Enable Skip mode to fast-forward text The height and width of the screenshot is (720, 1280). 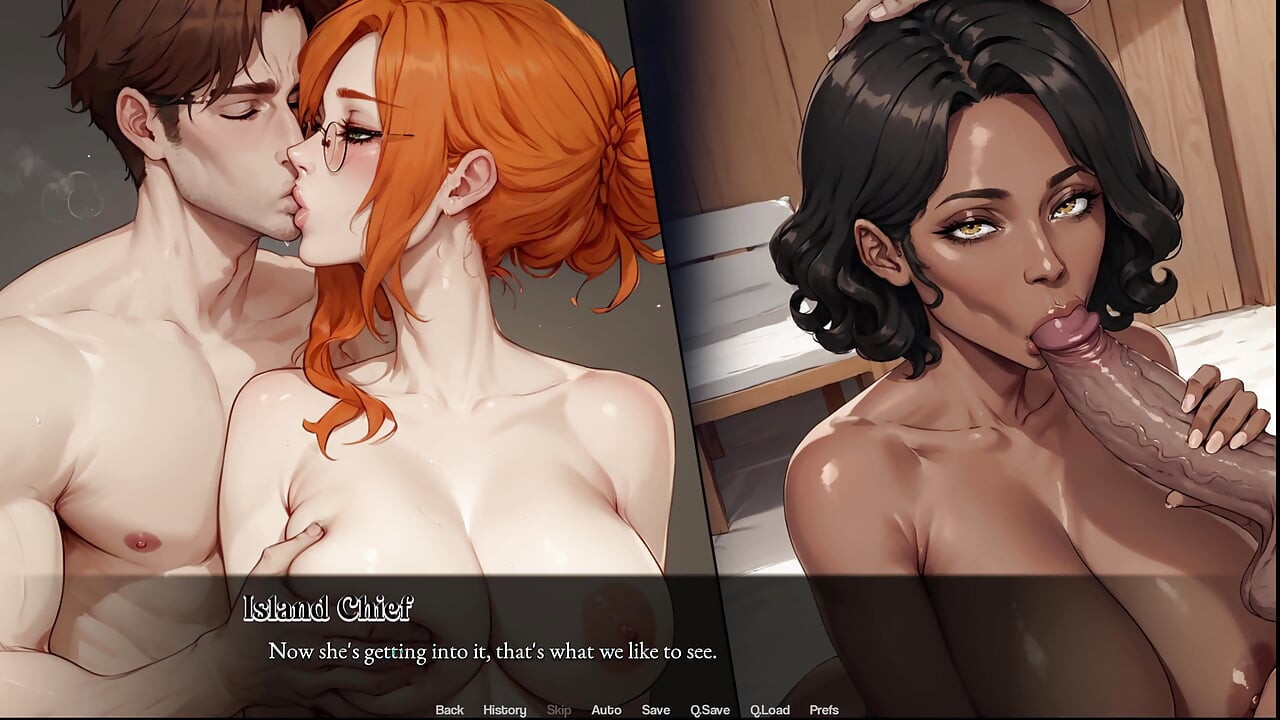558,709
